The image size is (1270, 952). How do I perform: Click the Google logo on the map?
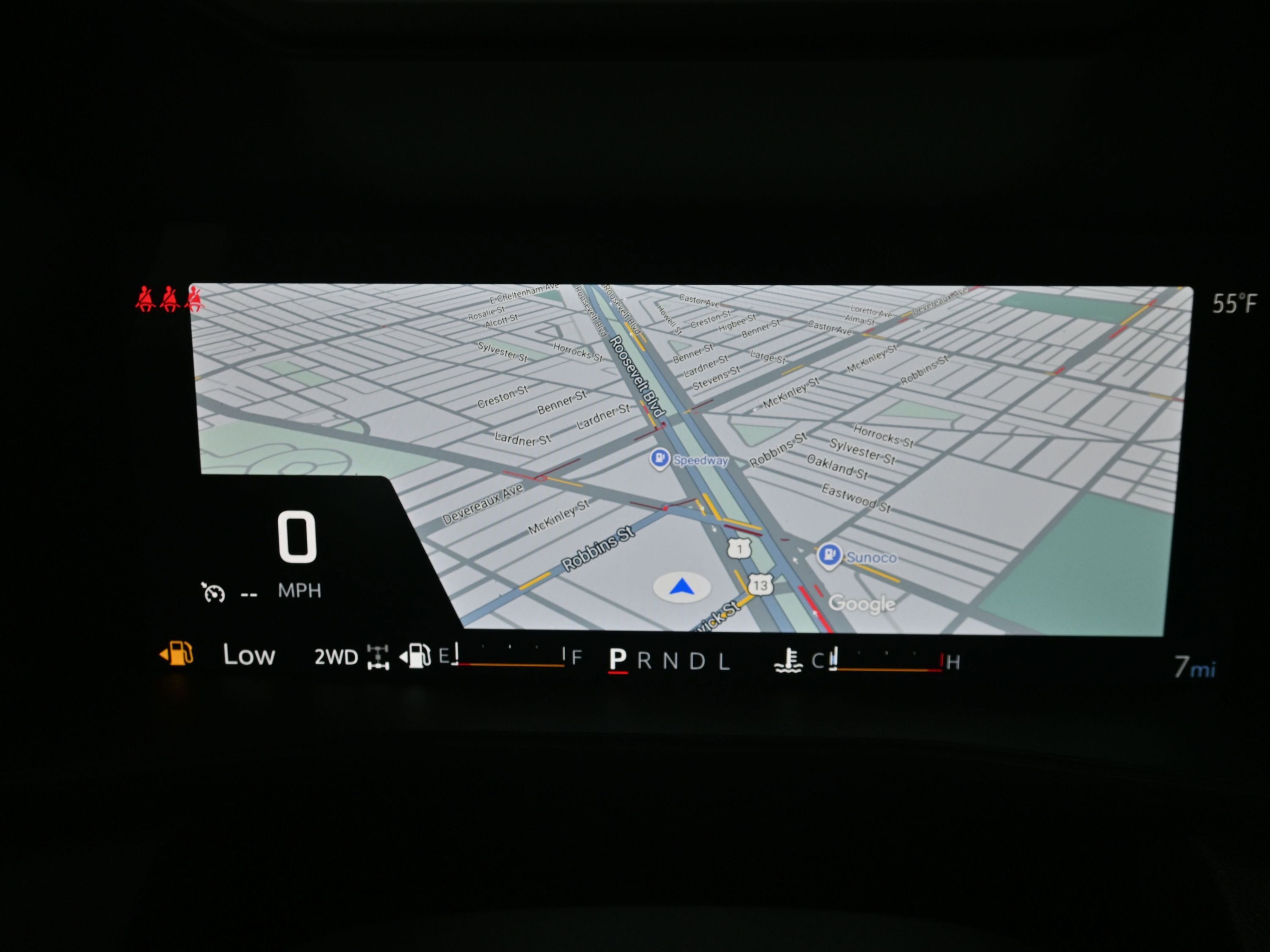tap(862, 604)
